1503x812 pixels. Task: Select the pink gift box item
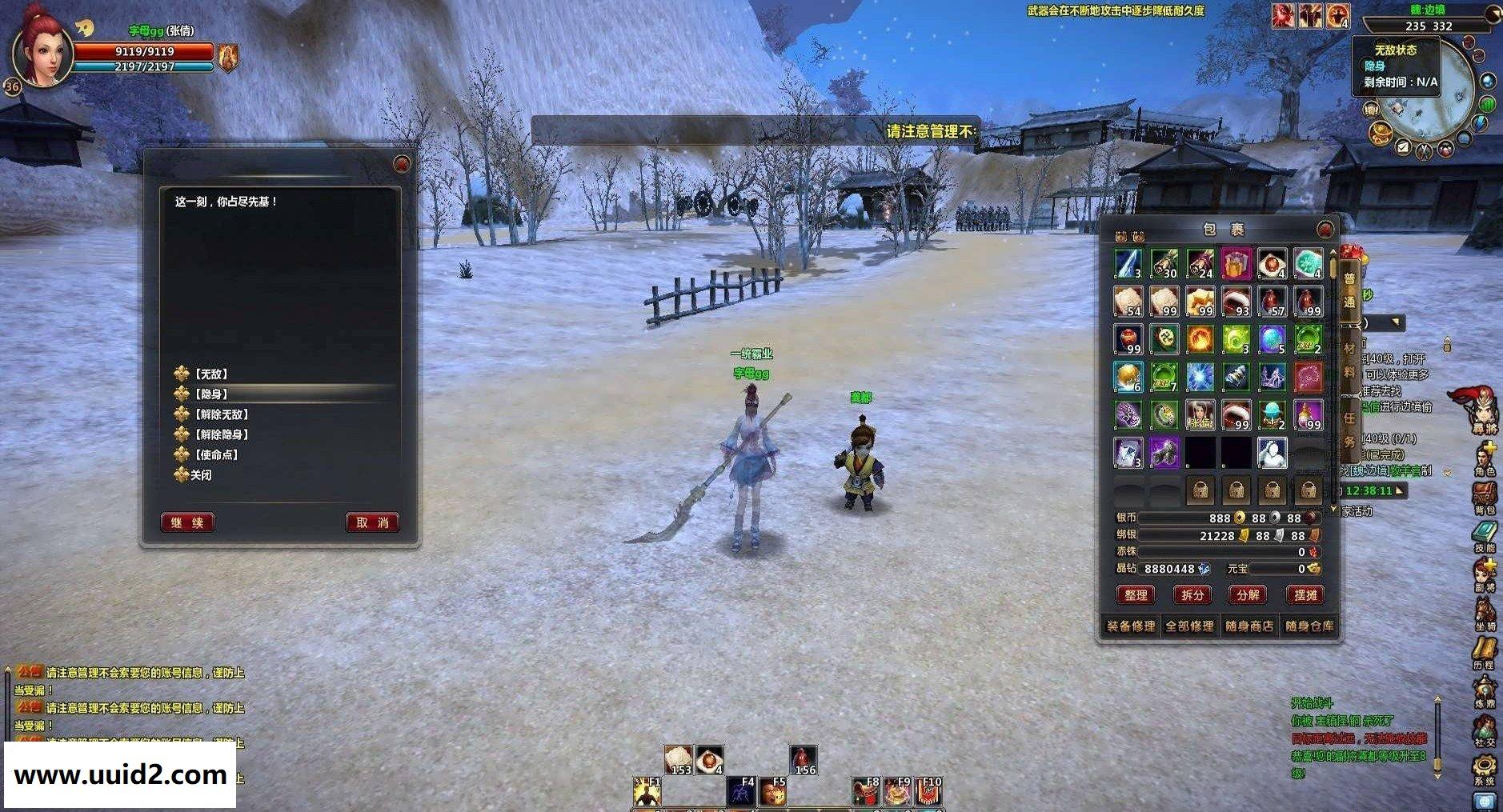[x=1236, y=263]
